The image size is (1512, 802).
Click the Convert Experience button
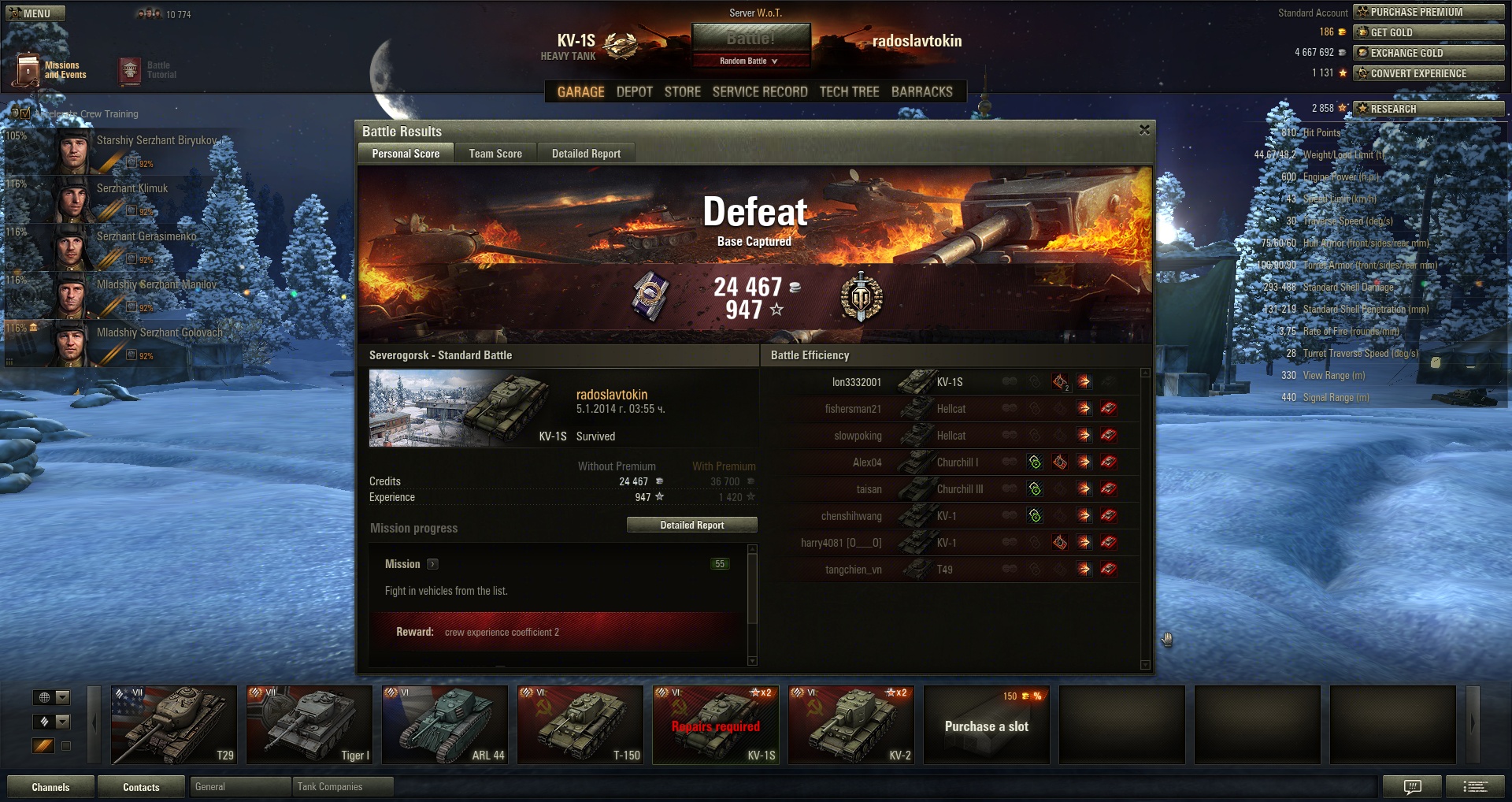(1429, 73)
